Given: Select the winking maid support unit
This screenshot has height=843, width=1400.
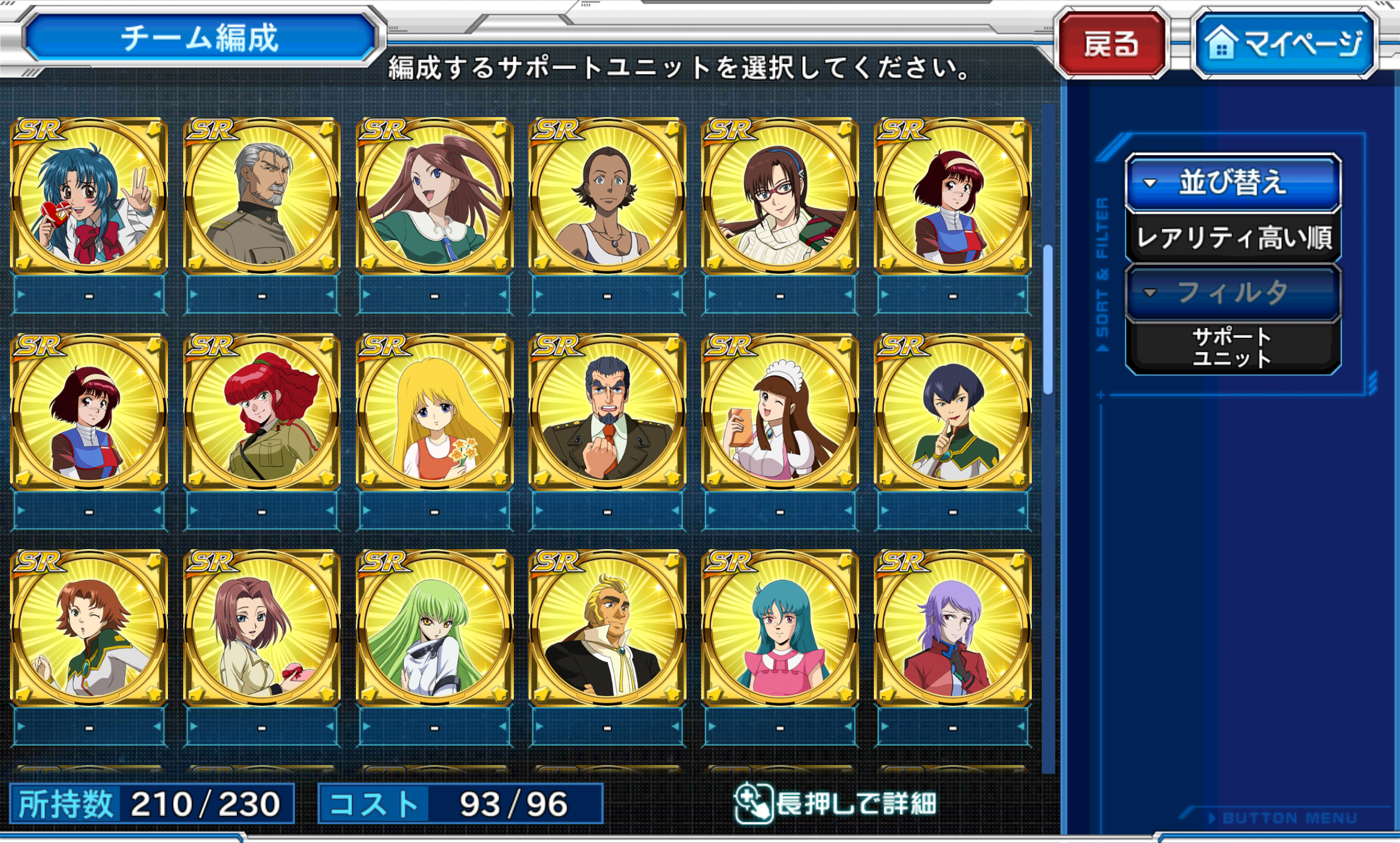Looking at the screenshot, I should point(780,412).
